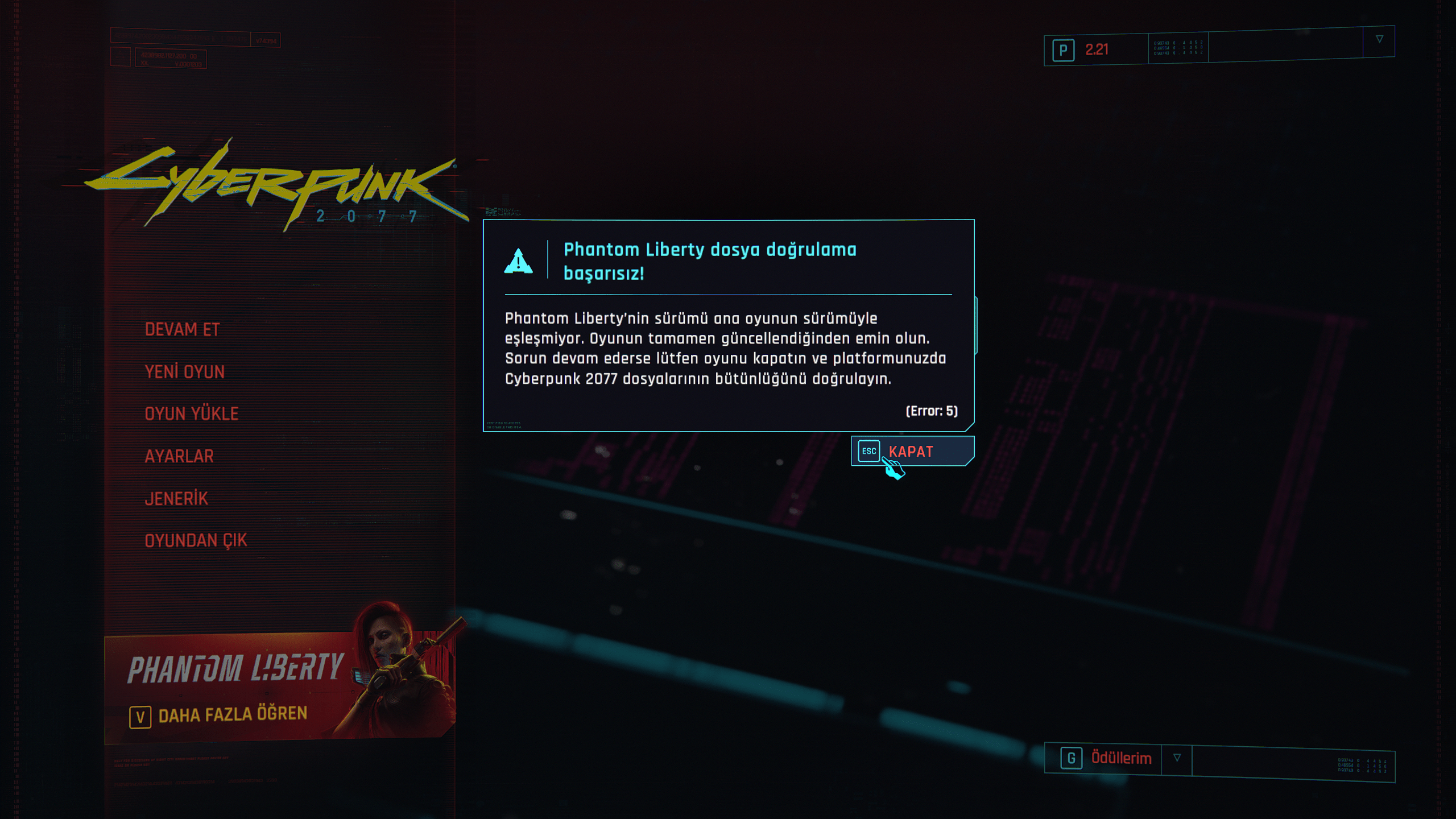Show the JENERİK credits
The height and width of the screenshot is (819, 1456).
(176, 499)
